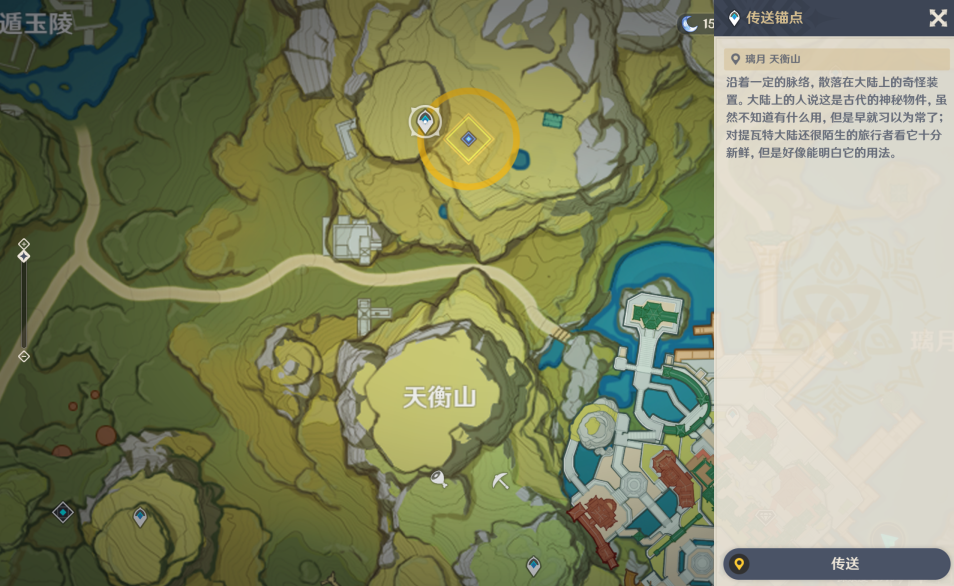This screenshot has height=586, width=954.
Task: Select the dark diamond marker with teal center
Action: point(63,512)
